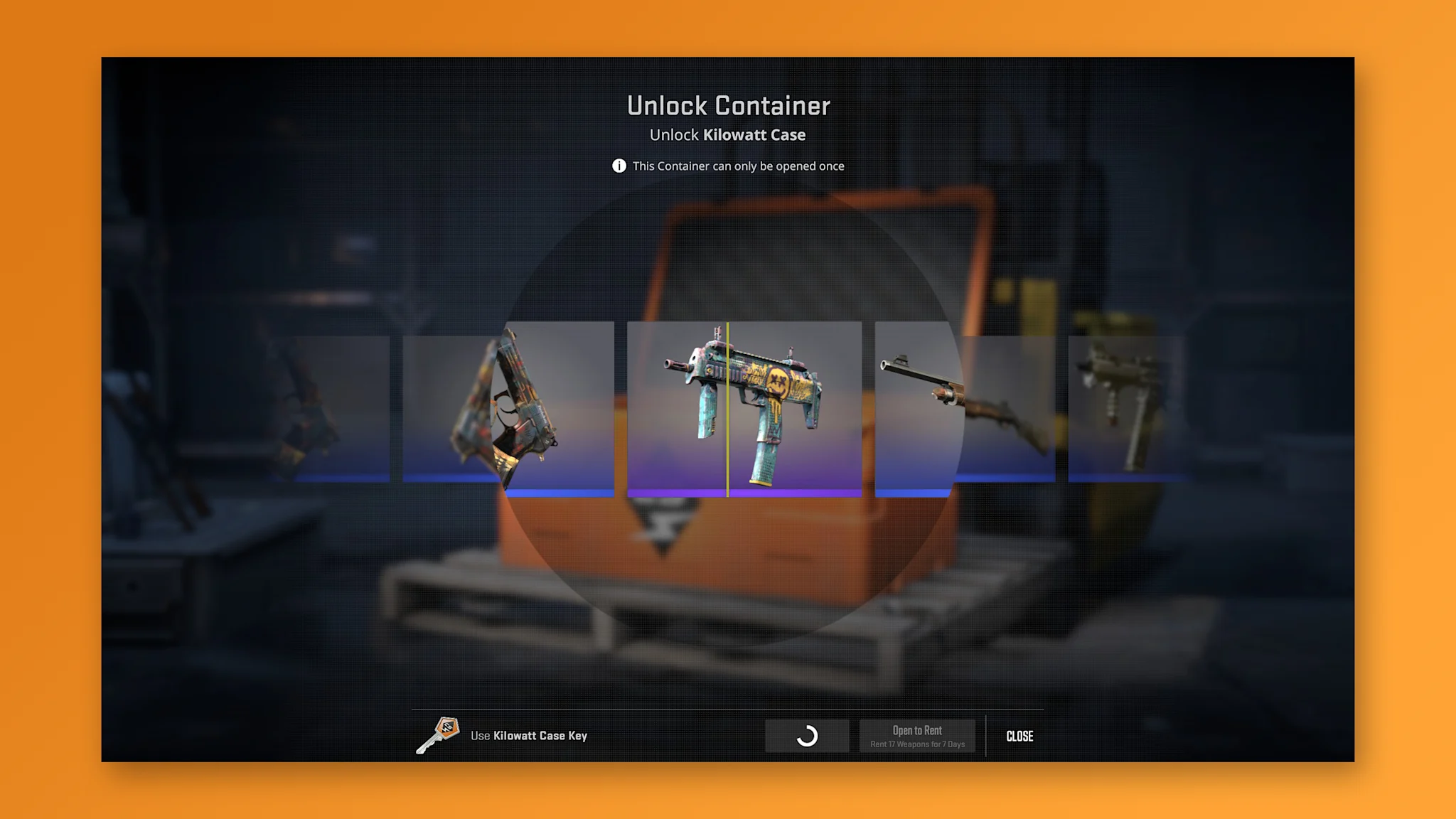1456x819 pixels.
Task: Click the divider line beside CLOSE
Action: tap(987, 736)
